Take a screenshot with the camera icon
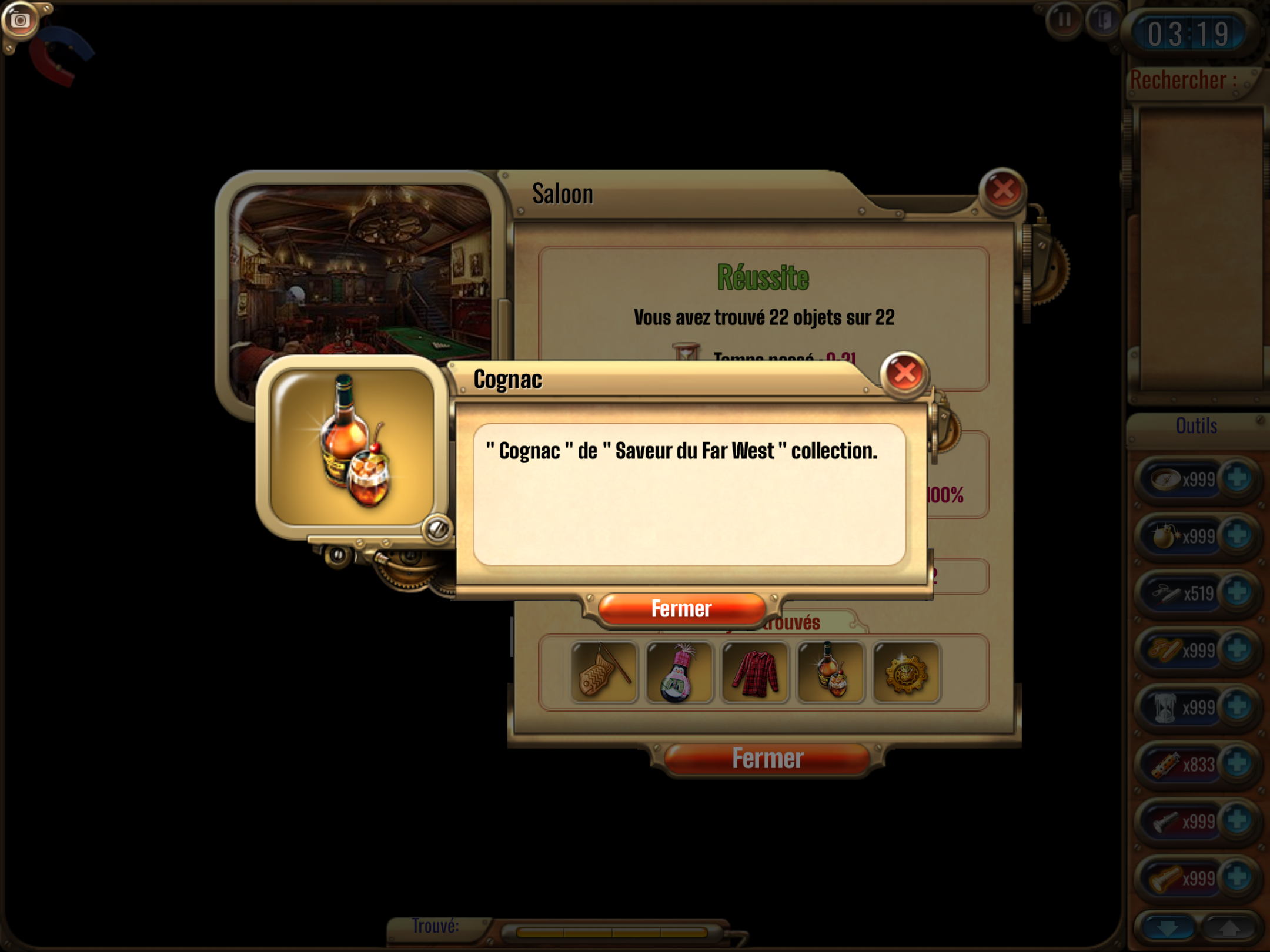 [x=20, y=21]
